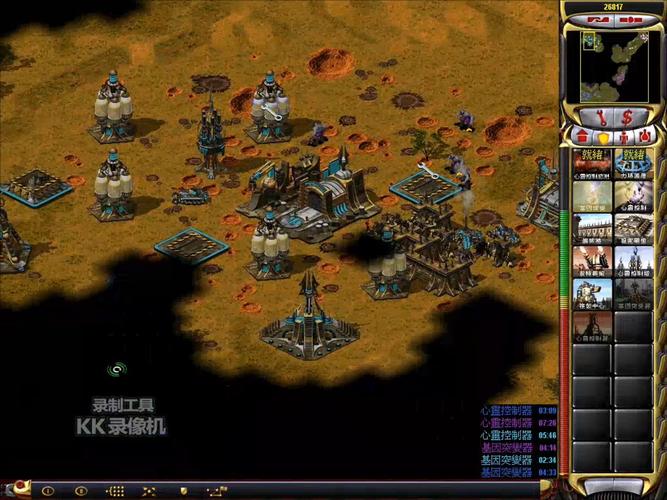Click the radar minimap
Image resolution: width=667 pixels, height=500 pixels.
click(613, 64)
